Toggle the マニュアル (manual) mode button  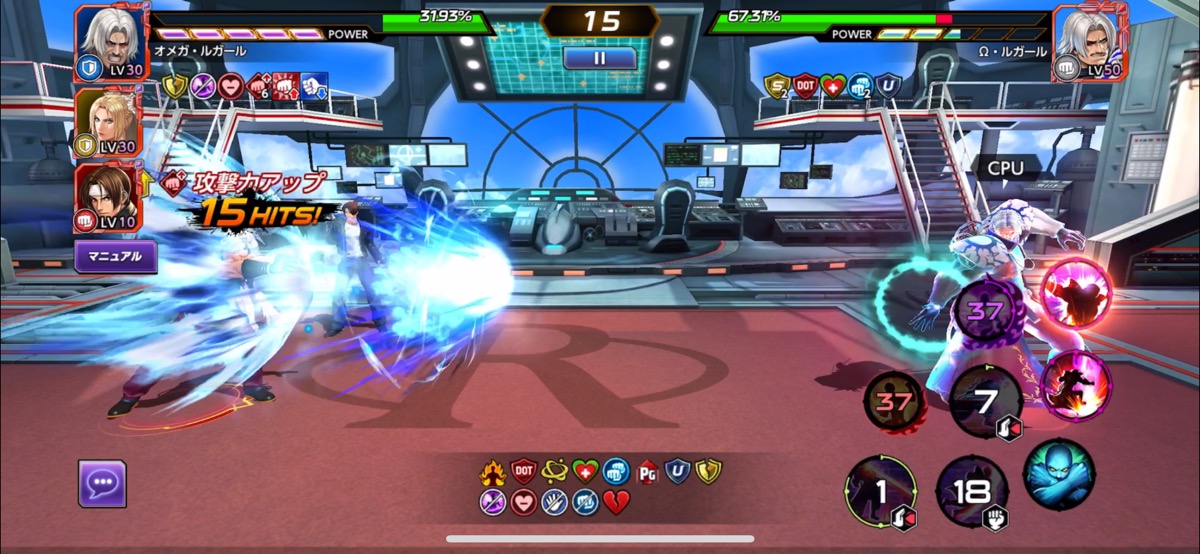click(115, 256)
